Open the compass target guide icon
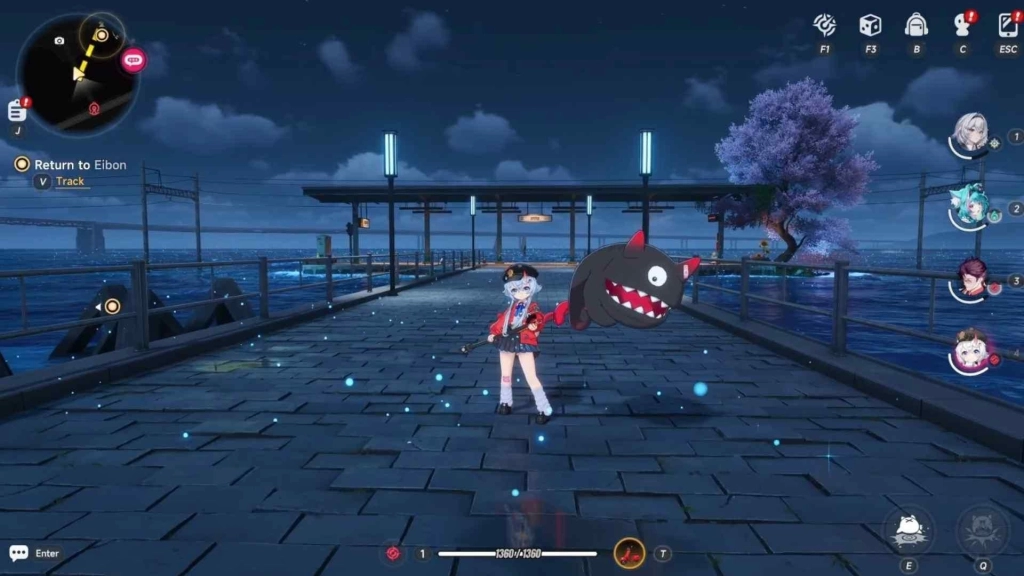 coord(825,25)
